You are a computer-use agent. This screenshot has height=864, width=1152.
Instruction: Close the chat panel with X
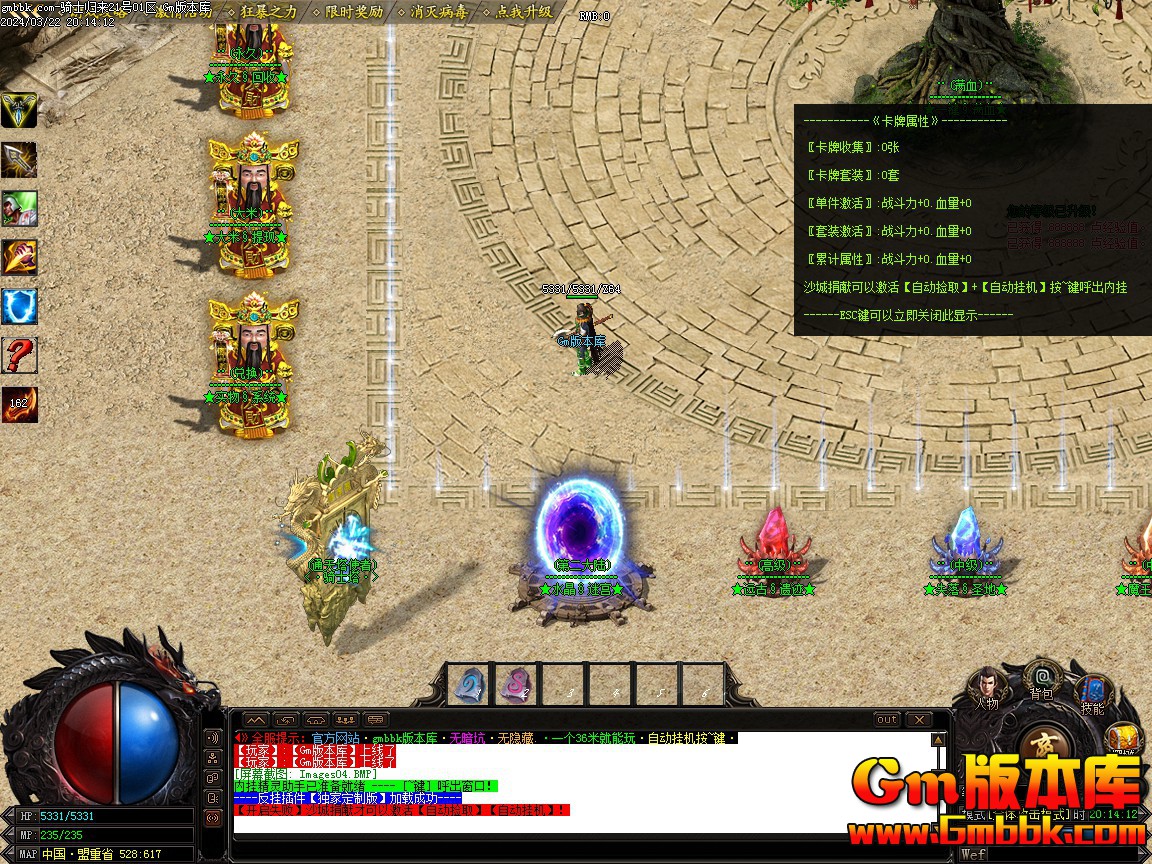[x=918, y=720]
